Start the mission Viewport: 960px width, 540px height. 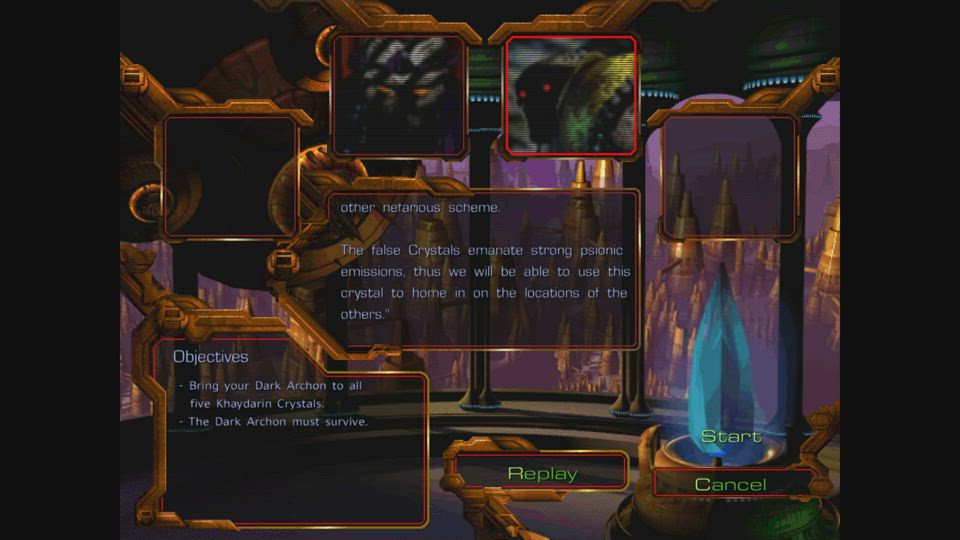731,437
